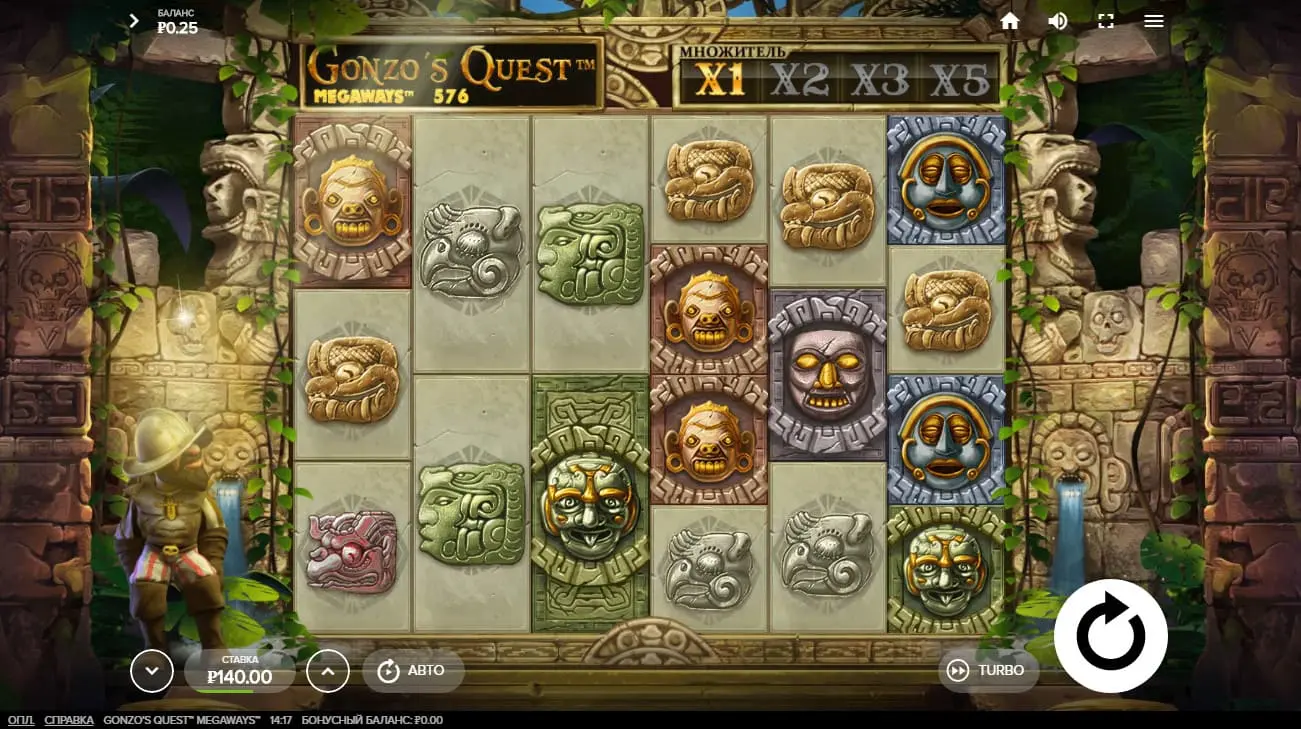Click the speaker icon to adjust sound
This screenshot has height=729, width=1301.
tap(1057, 20)
